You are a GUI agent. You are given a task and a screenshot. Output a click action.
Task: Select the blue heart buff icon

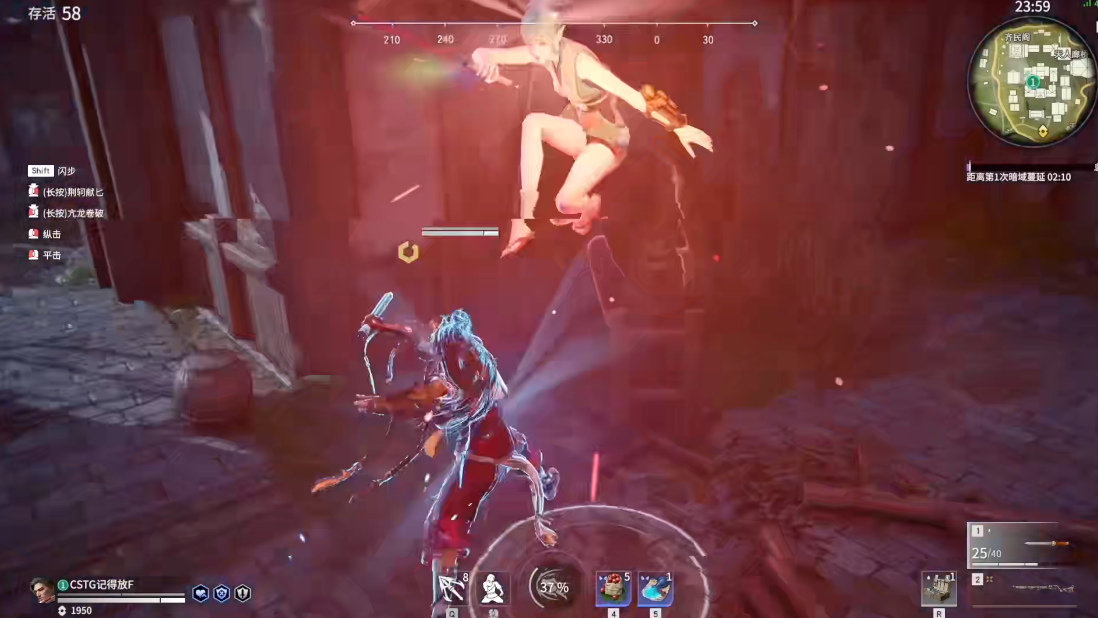click(200, 593)
